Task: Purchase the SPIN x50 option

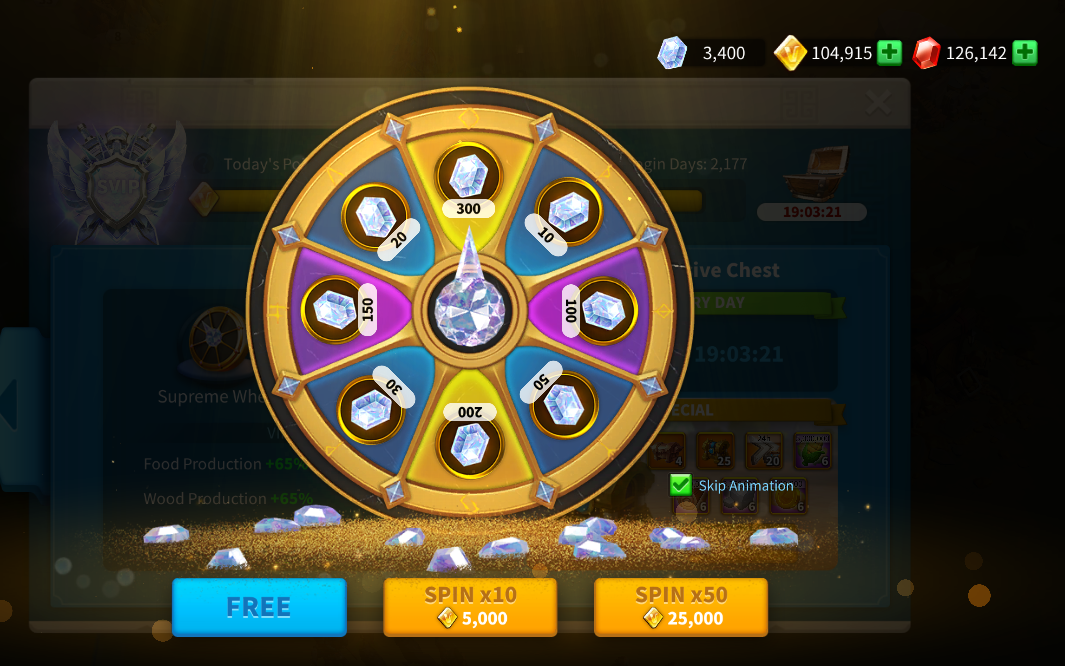Action: click(x=681, y=607)
